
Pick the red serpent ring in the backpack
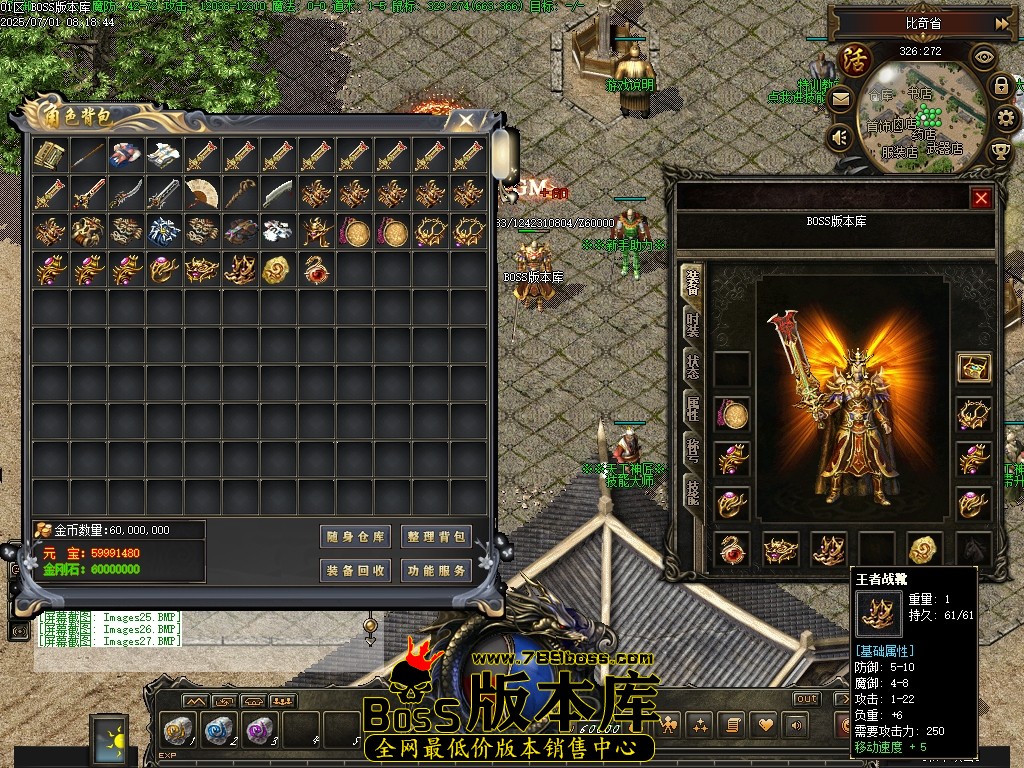(316, 269)
